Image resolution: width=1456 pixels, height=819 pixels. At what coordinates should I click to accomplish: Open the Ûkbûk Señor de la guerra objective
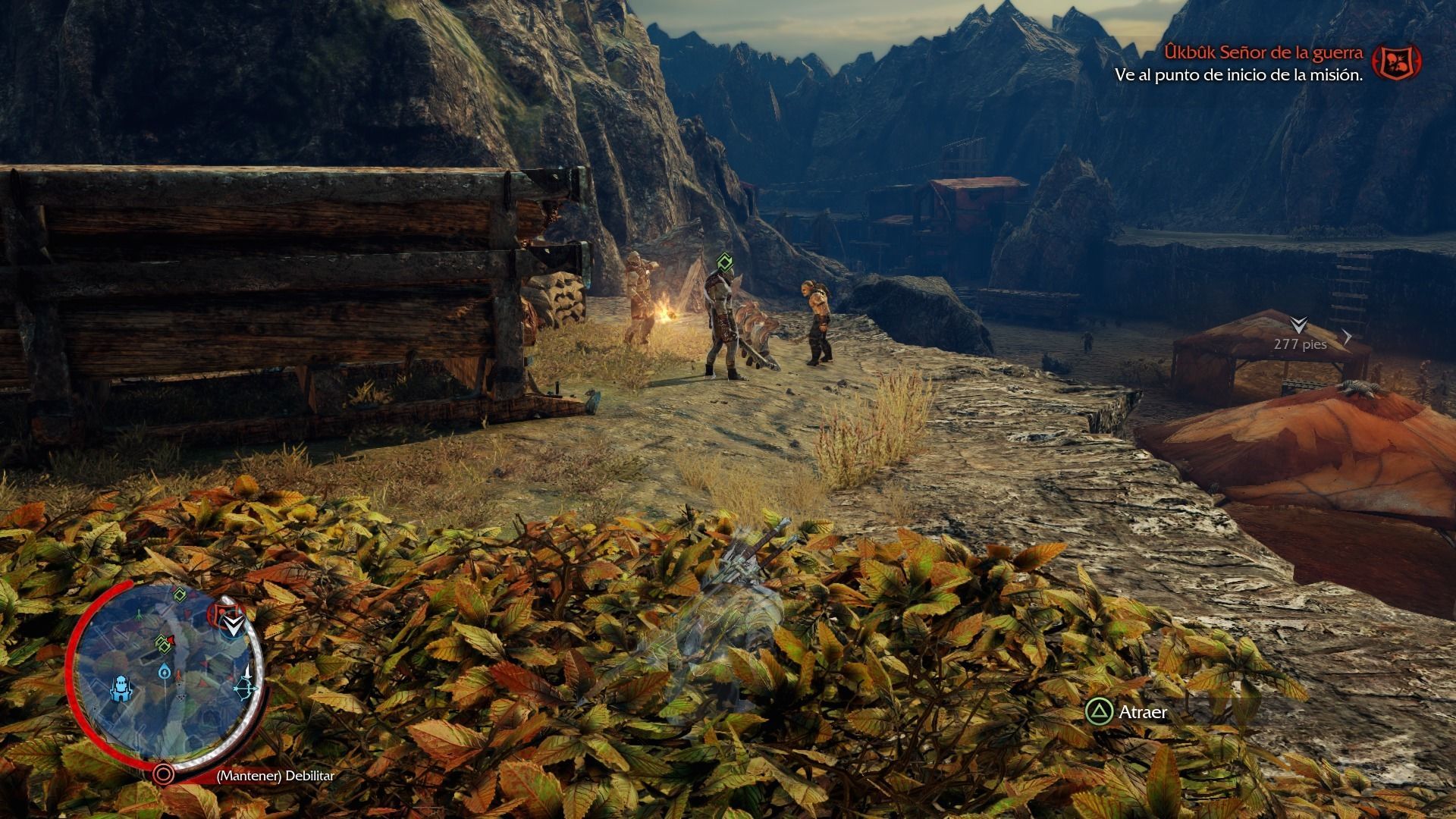click(x=1263, y=53)
